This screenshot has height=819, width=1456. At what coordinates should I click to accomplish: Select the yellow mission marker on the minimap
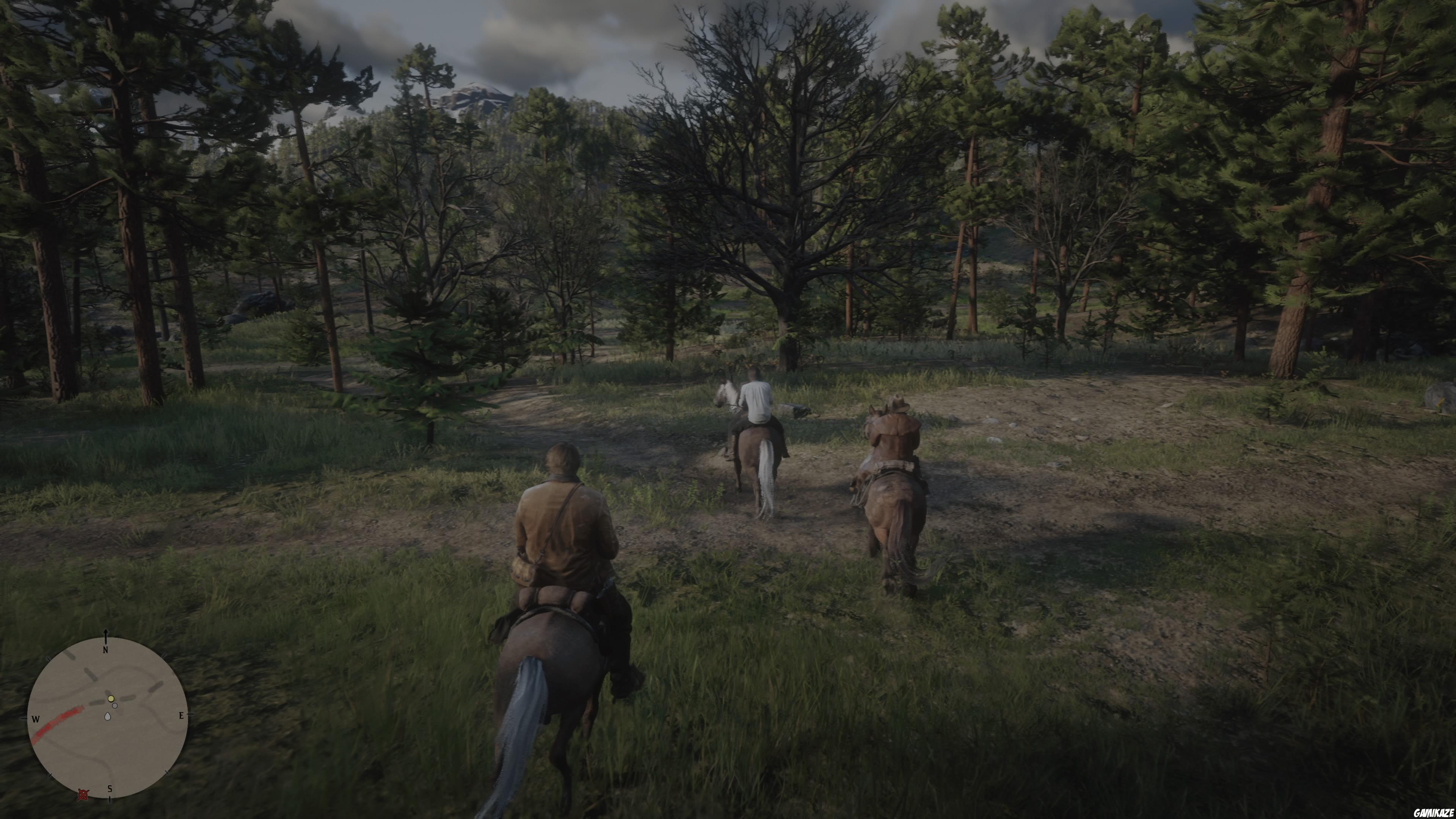pyautogui.click(x=111, y=699)
